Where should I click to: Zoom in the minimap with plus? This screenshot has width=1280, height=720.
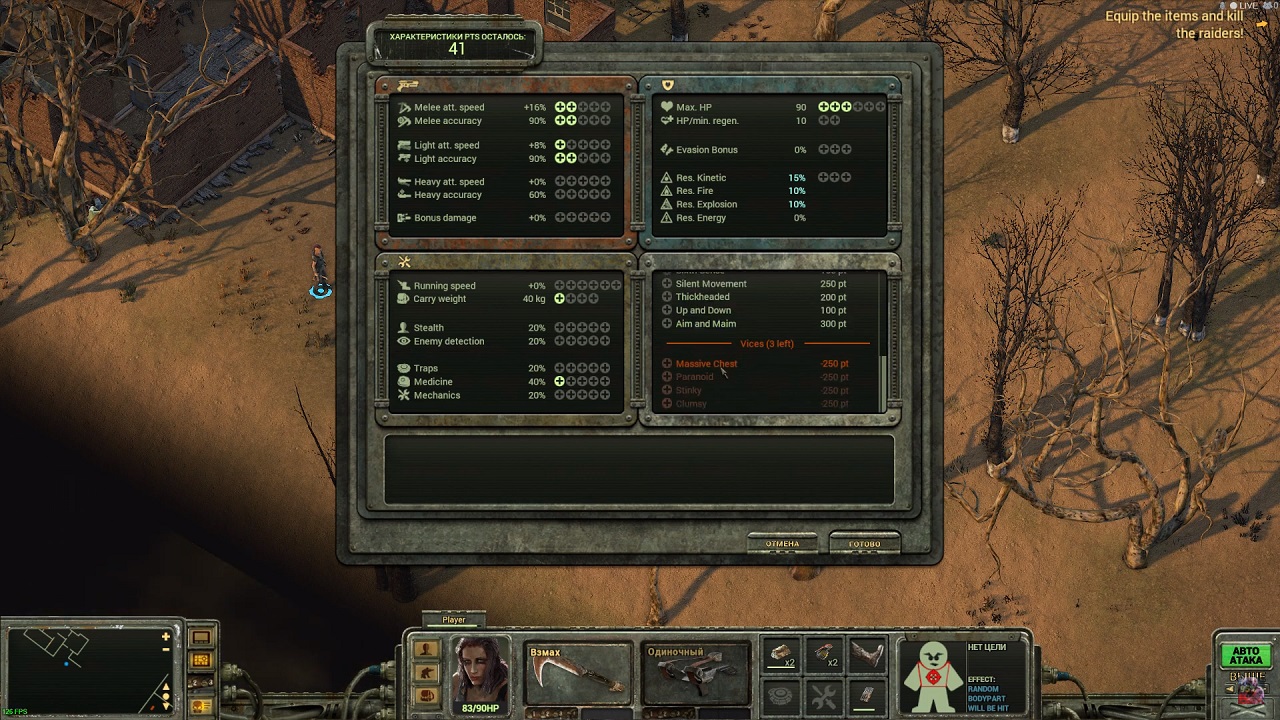[166, 636]
